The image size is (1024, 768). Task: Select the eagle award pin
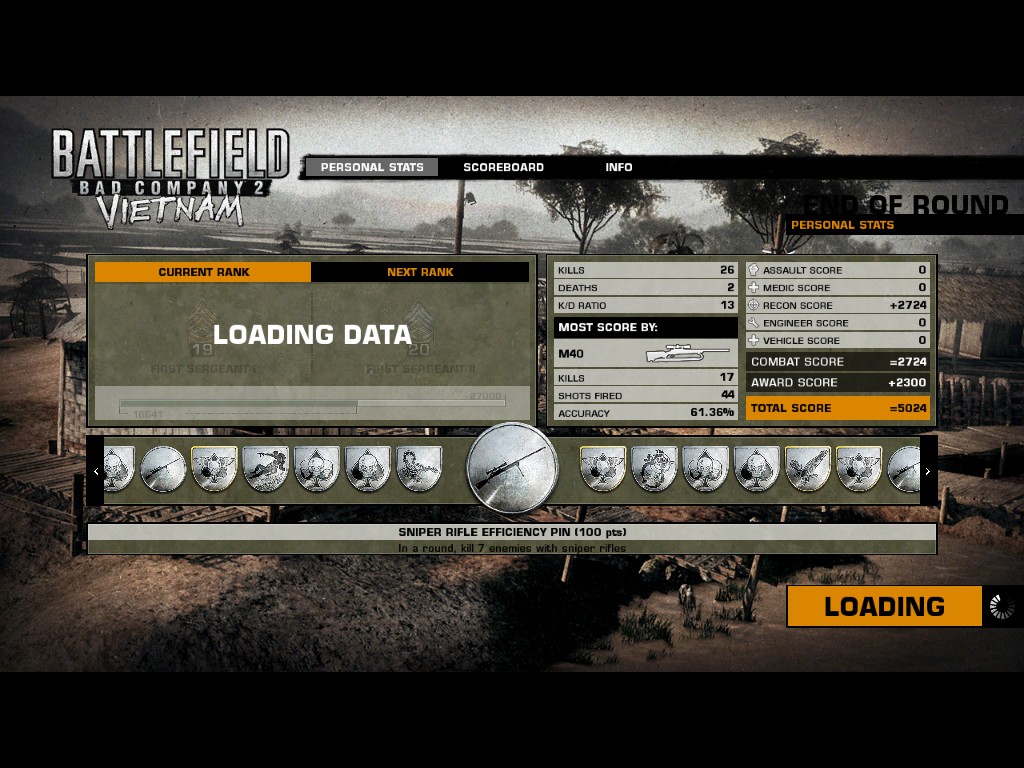tap(808, 469)
